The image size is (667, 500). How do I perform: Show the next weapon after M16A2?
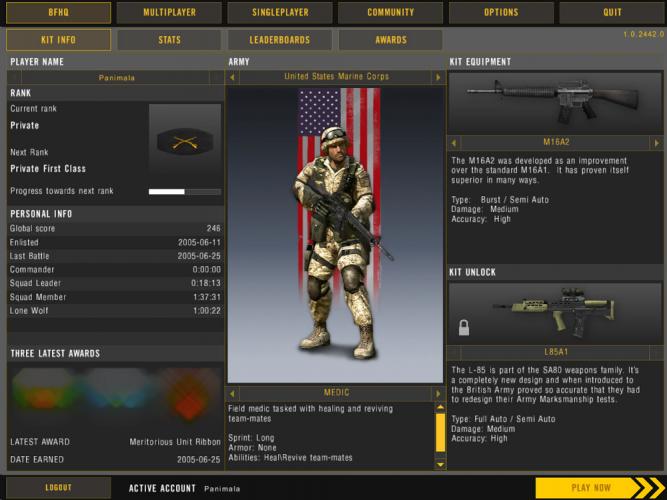coord(658,142)
